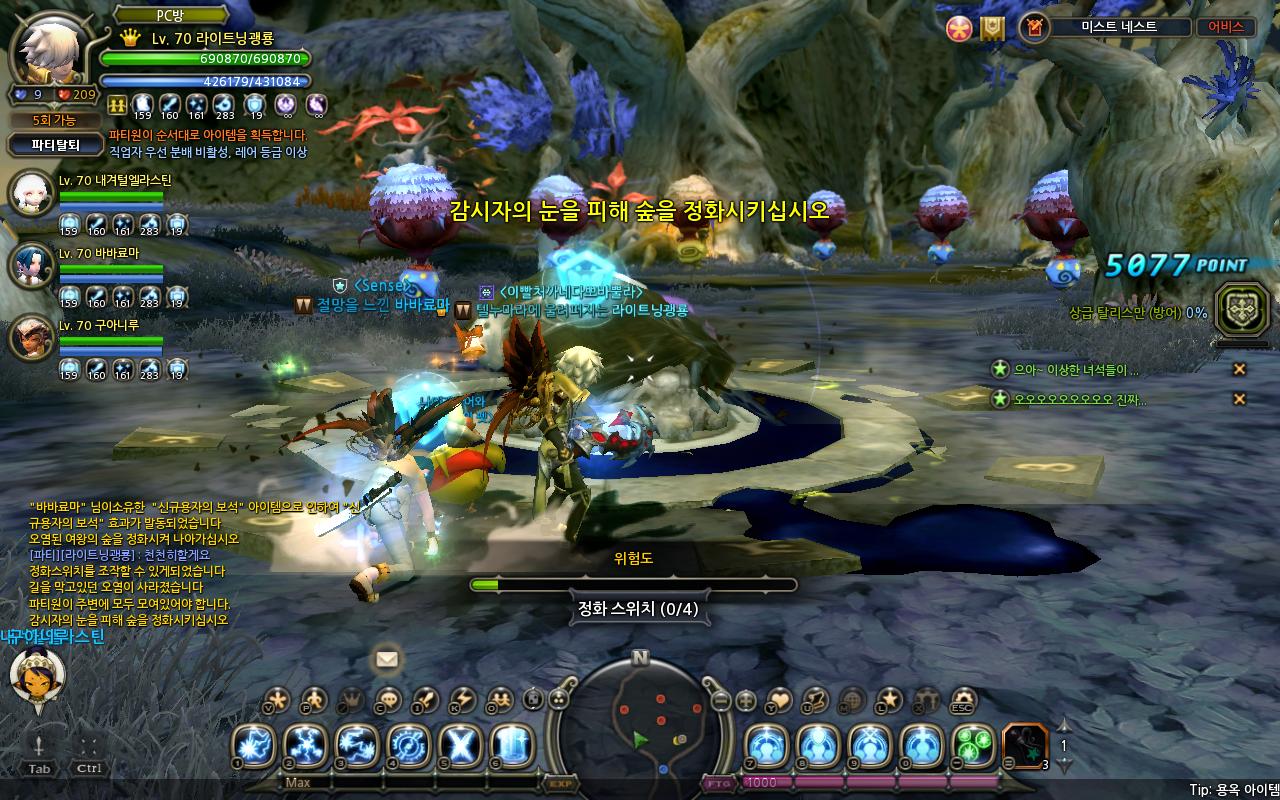The image size is (1280, 800).
Task: Activate the lightning burst skill in slot 1
Action: pos(254,746)
